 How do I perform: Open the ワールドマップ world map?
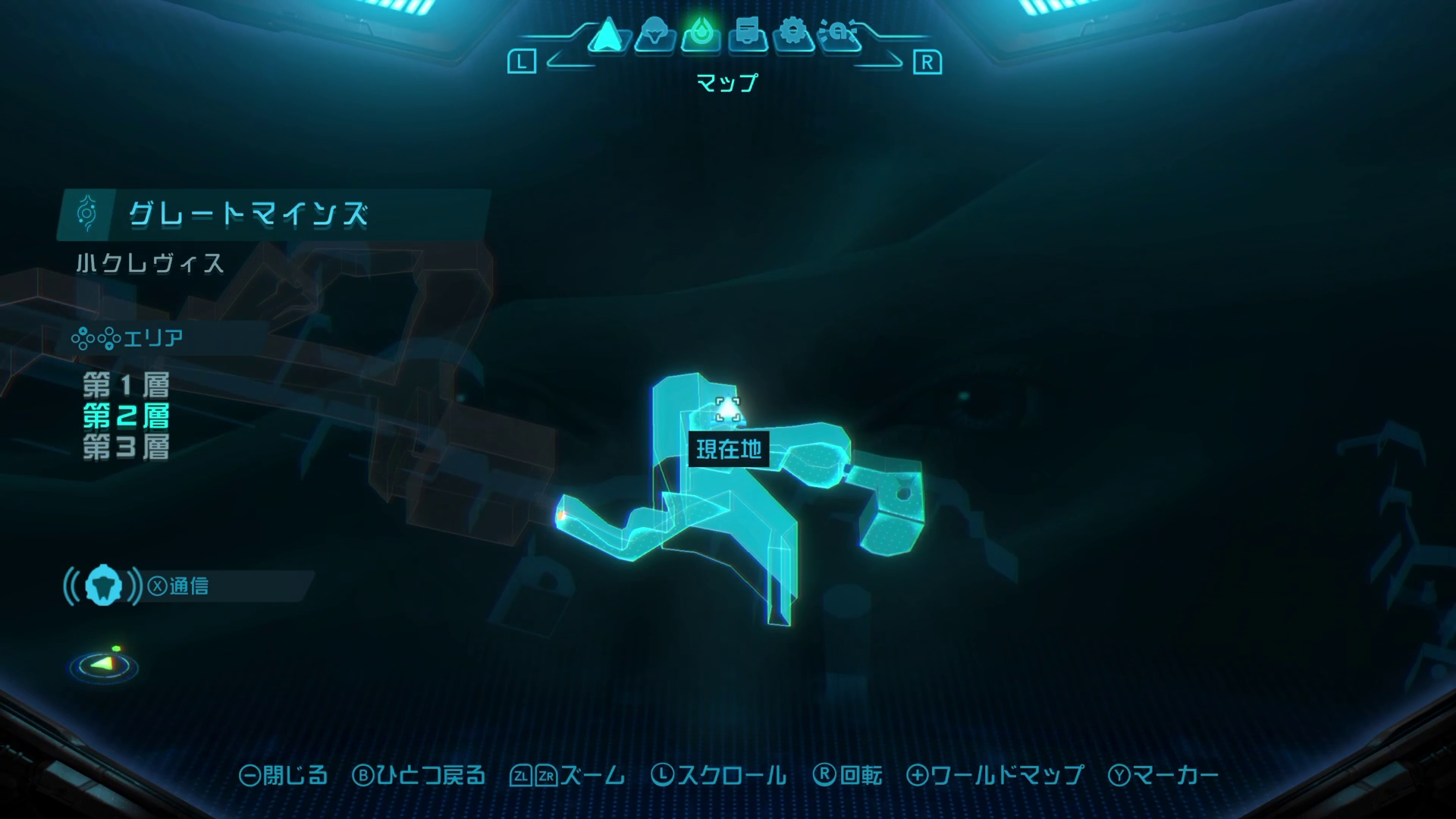click(x=995, y=775)
